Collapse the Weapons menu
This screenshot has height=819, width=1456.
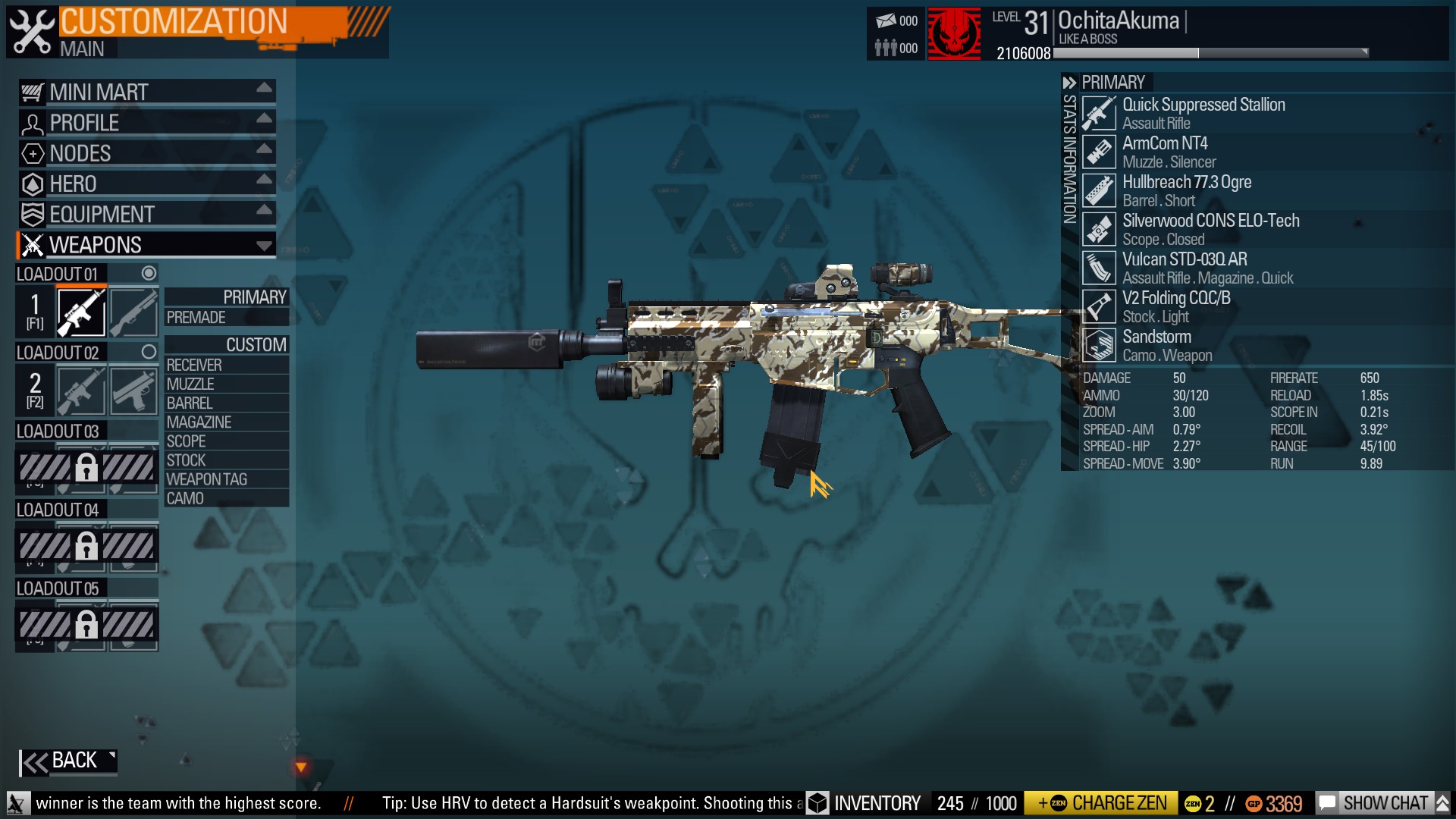tap(146, 245)
